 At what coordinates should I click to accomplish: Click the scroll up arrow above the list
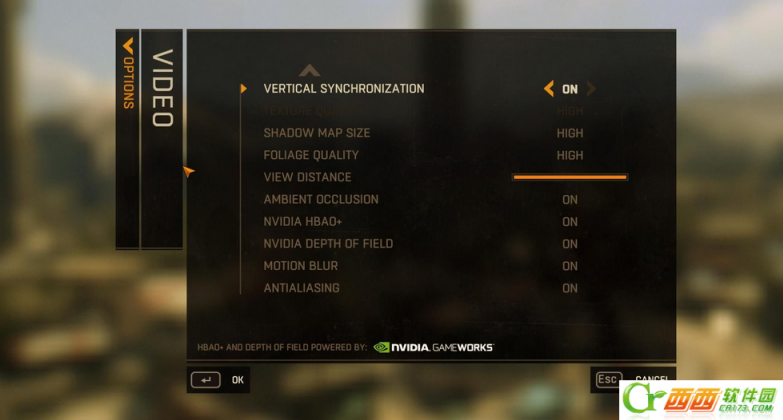coord(309,70)
